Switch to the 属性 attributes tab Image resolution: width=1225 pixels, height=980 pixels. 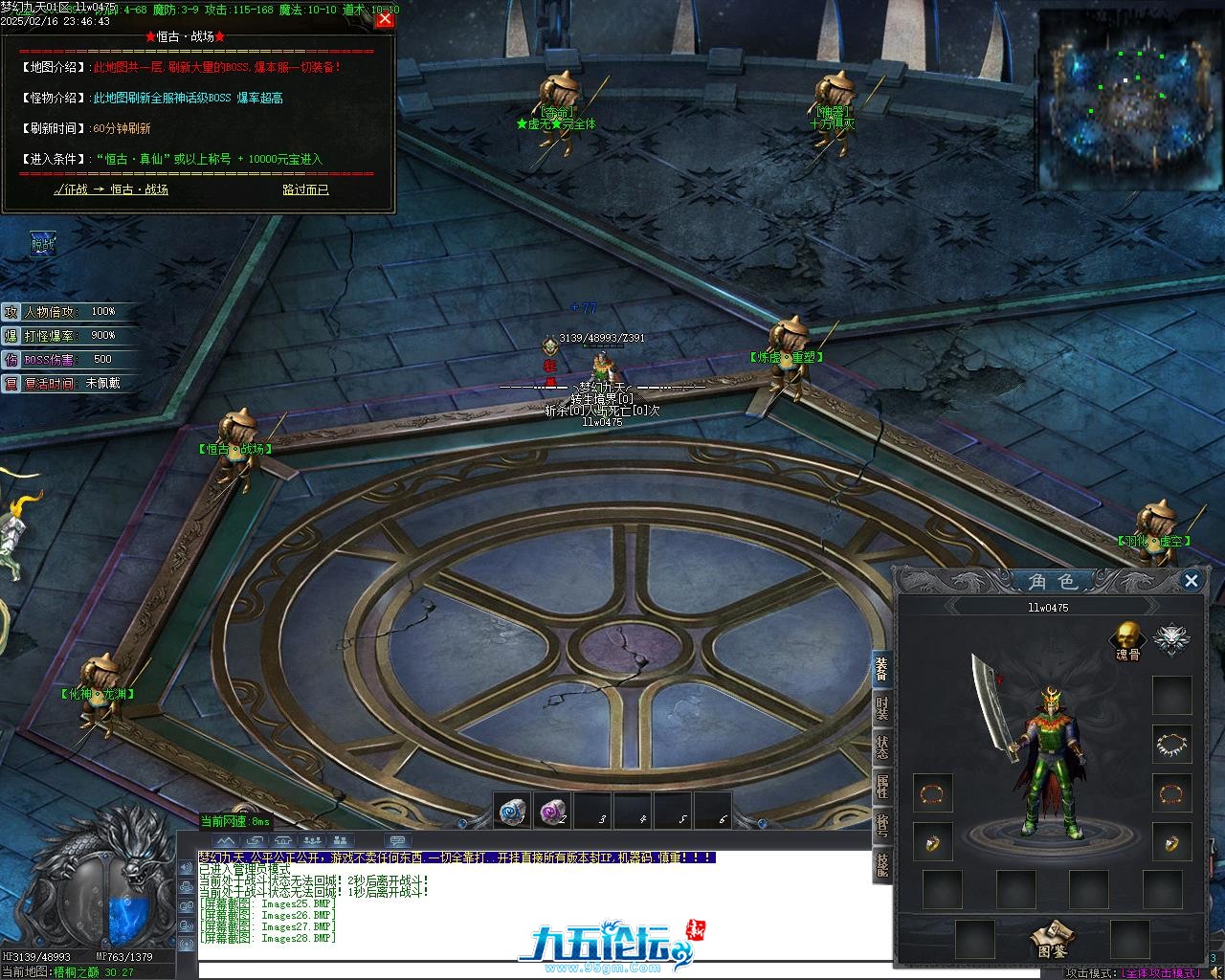(881, 786)
